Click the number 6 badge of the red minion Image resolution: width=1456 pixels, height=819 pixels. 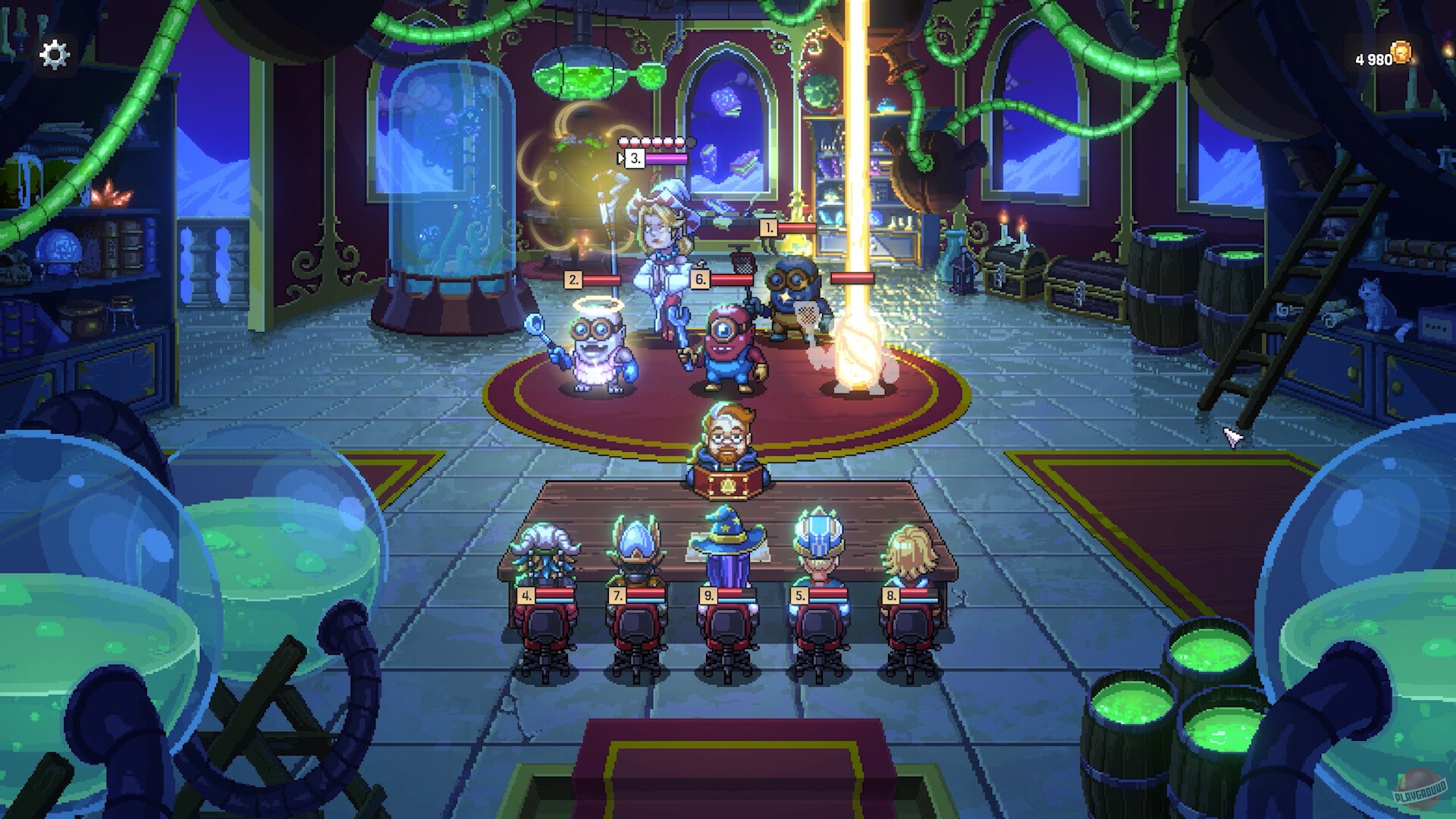[698, 280]
